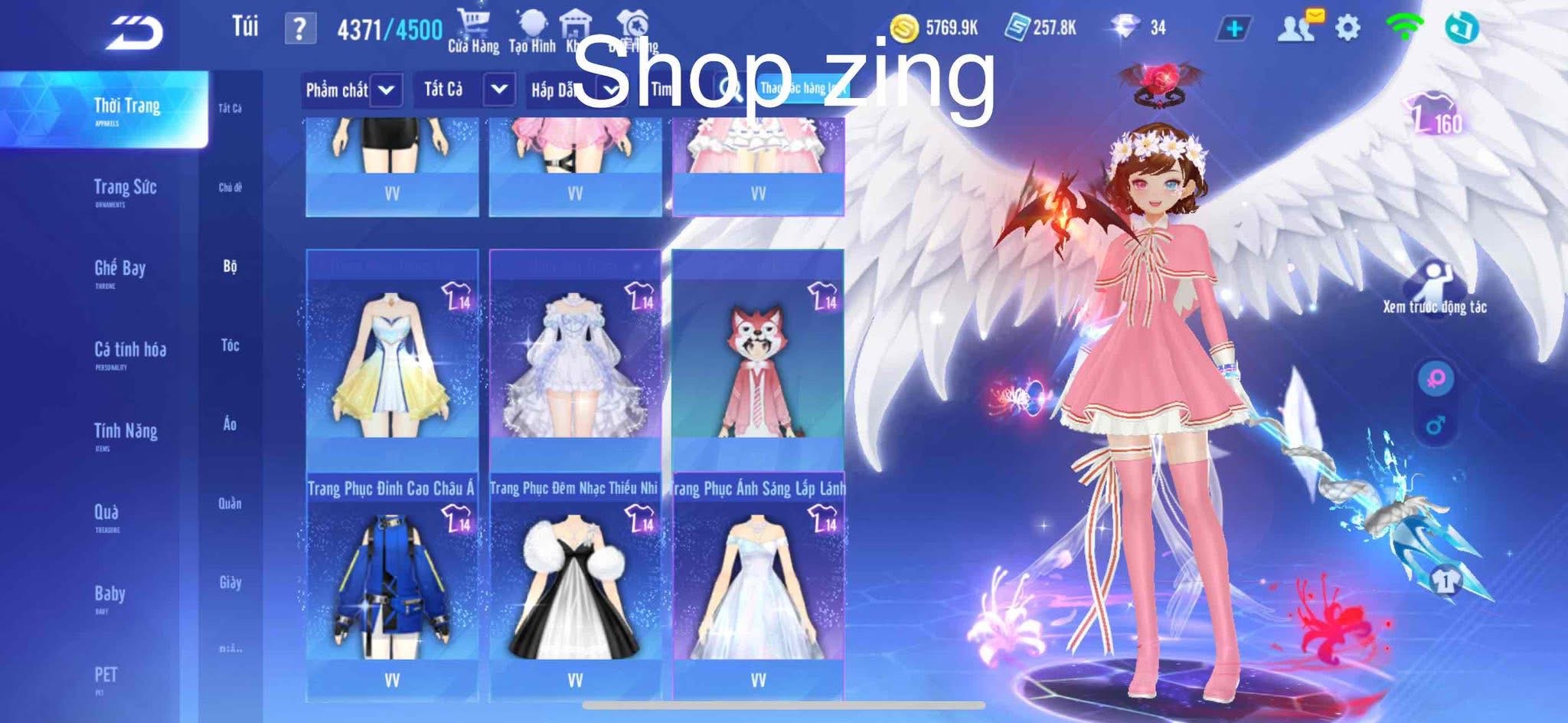This screenshot has width=1568, height=723.
Task: Open the Trang Sức category
Action: 125,188
